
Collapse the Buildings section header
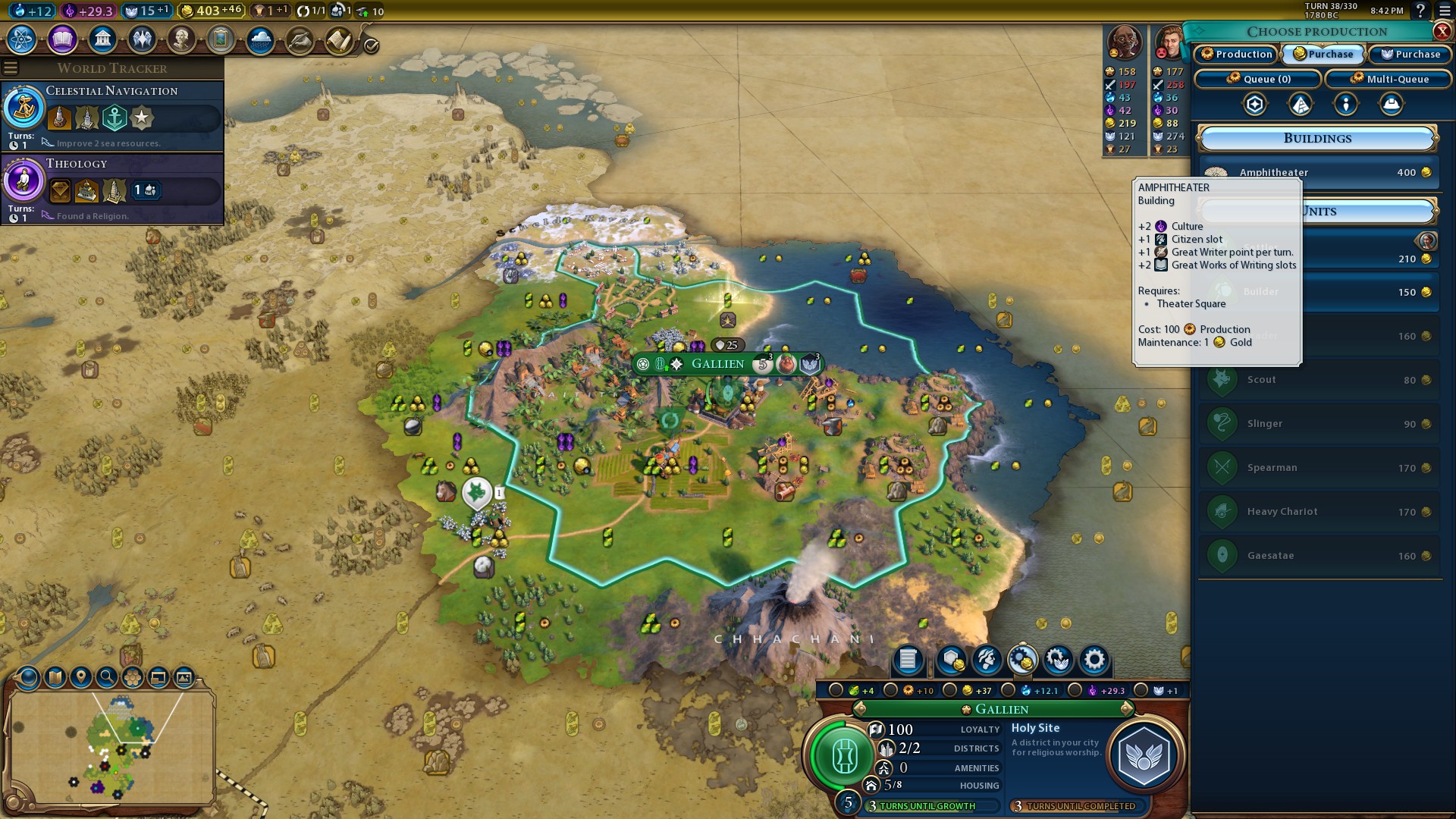coord(1317,139)
